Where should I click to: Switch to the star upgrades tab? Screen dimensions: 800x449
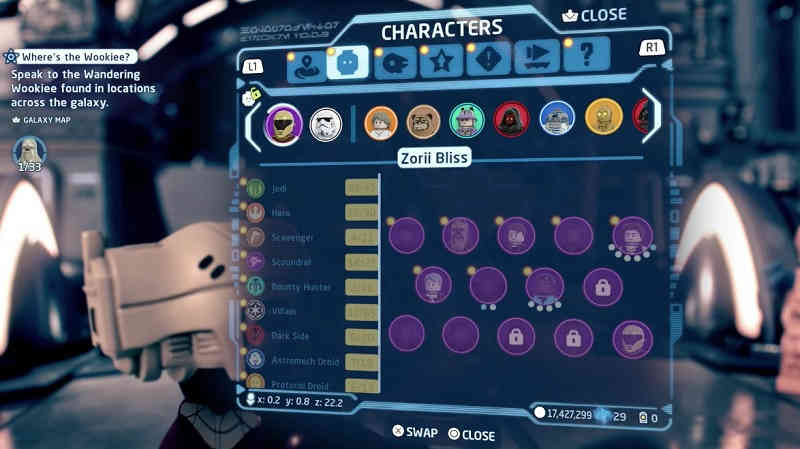point(441,63)
